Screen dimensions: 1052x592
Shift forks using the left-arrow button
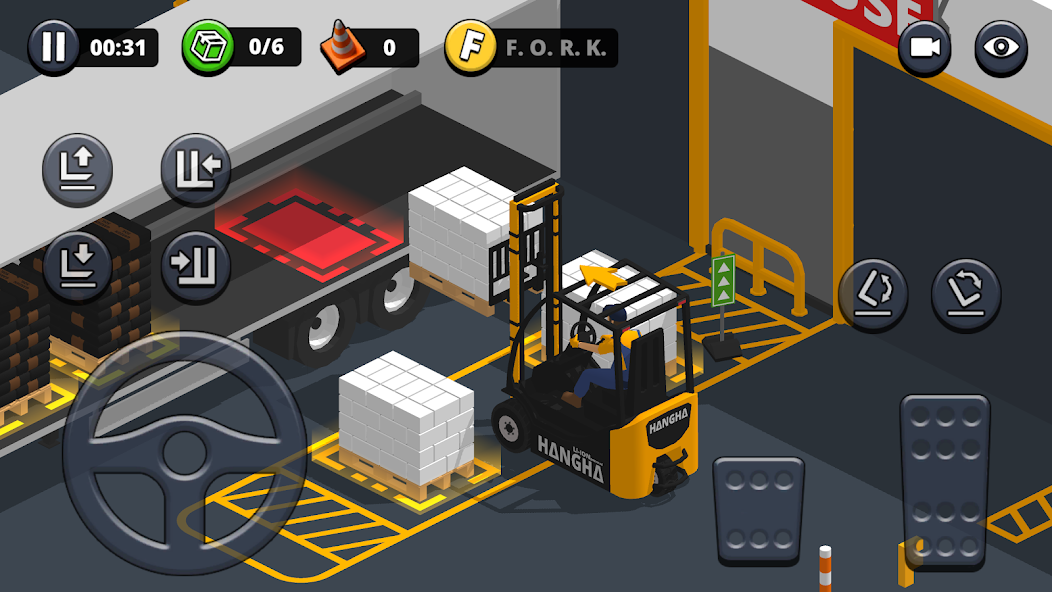click(x=196, y=169)
